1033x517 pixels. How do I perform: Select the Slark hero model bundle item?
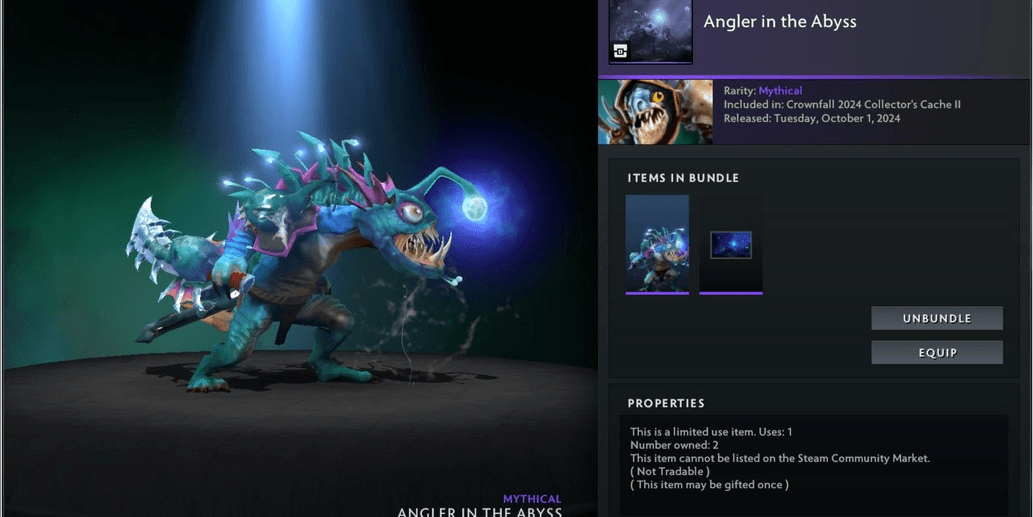(657, 244)
